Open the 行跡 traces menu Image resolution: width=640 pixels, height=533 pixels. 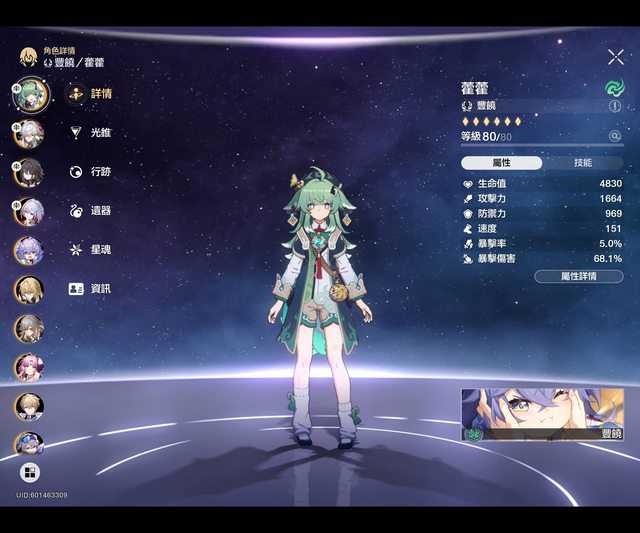coord(88,171)
